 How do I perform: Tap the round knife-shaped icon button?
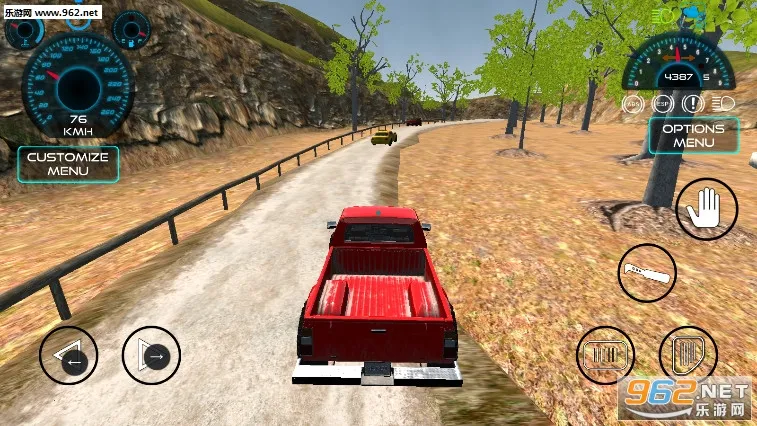(646, 272)
